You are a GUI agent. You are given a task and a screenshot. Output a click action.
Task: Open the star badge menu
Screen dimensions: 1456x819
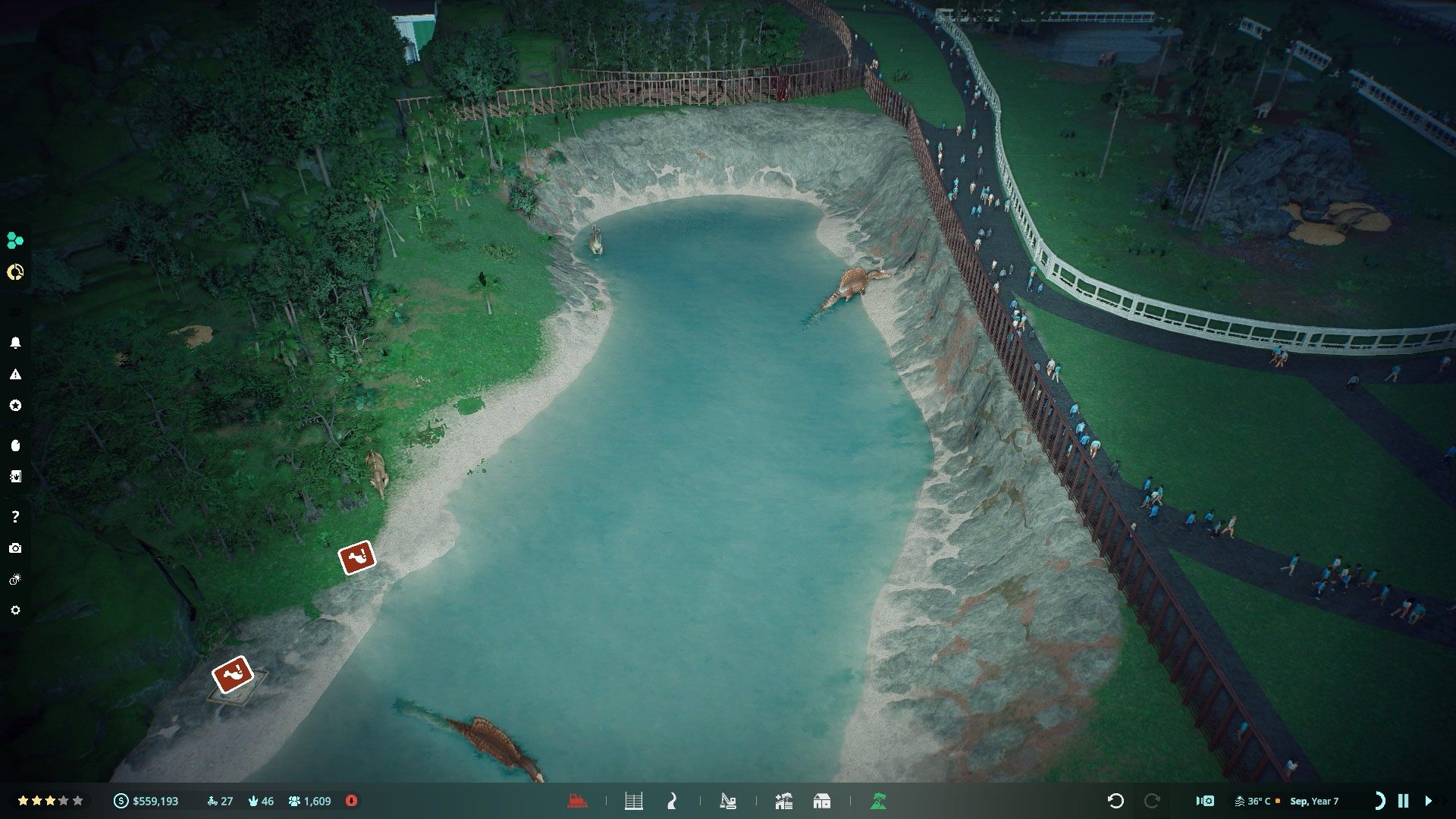coord(15,406)
